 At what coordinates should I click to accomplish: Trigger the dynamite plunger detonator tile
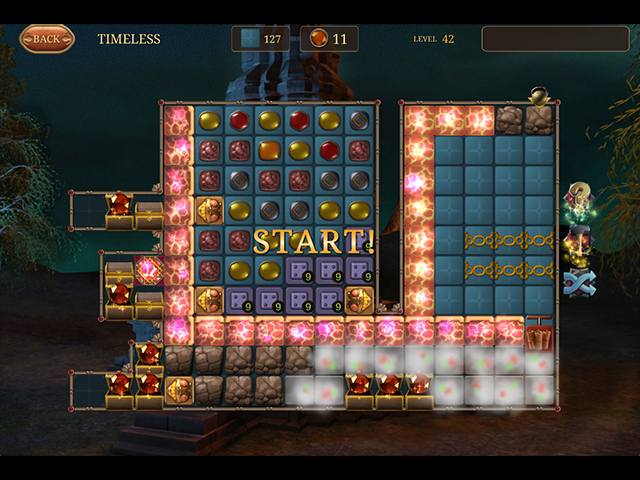(x=539, y=333)
